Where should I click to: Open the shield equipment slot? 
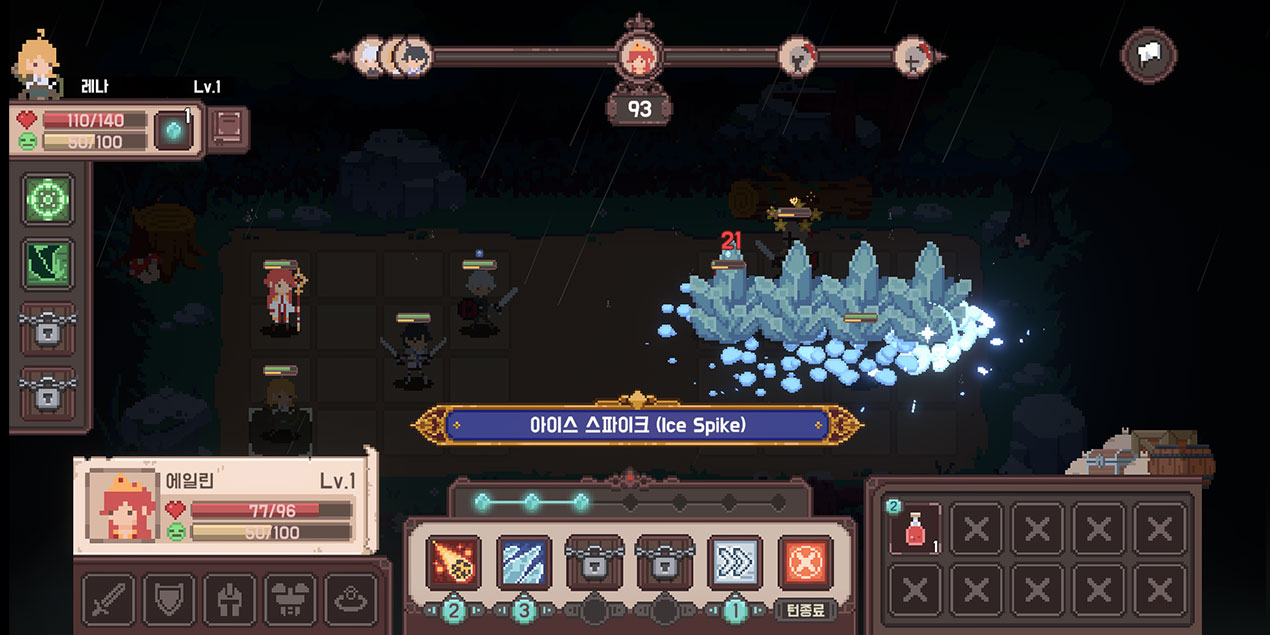[x=169, y=600]
